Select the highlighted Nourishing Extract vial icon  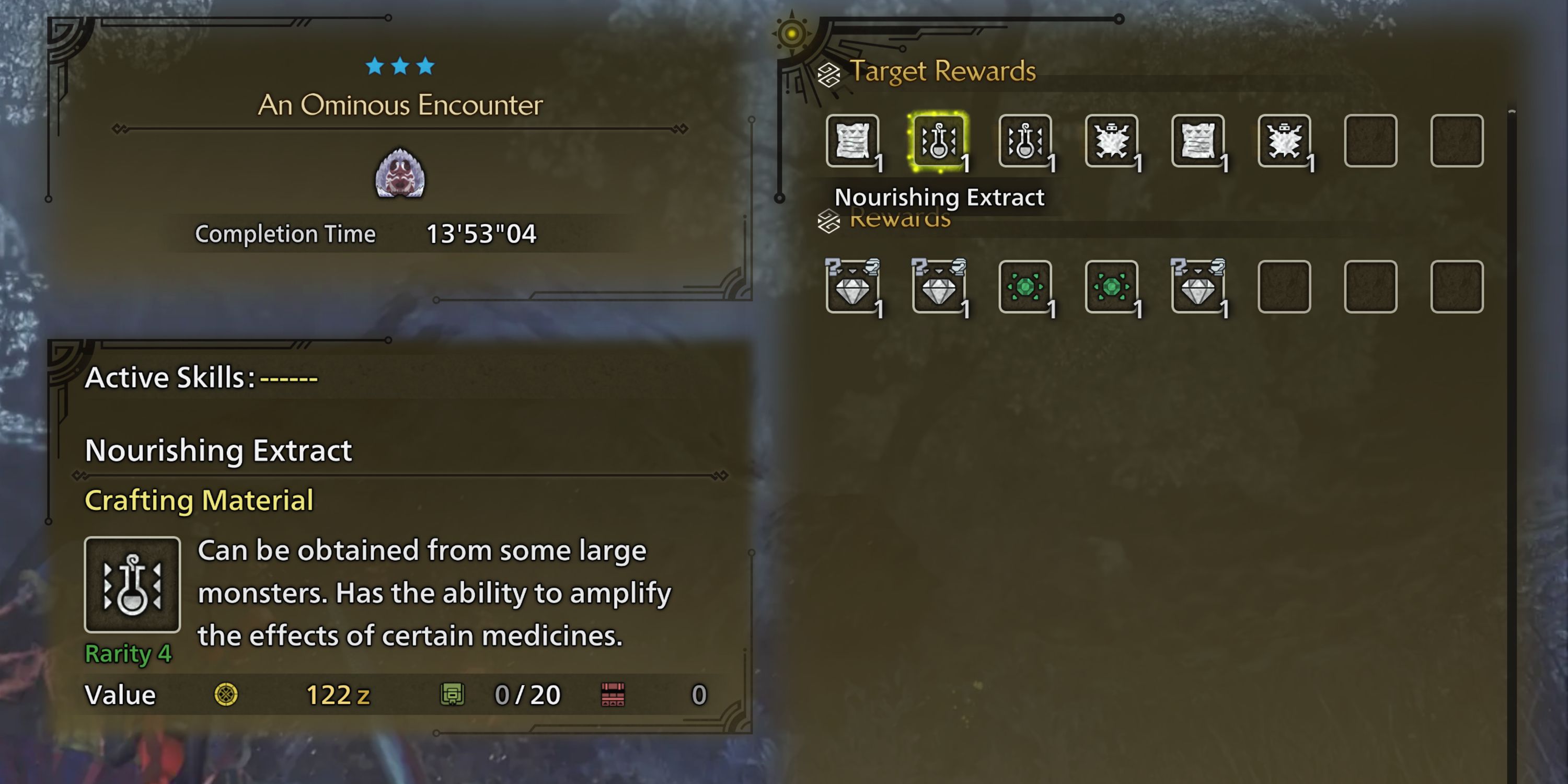coord(939,141)
